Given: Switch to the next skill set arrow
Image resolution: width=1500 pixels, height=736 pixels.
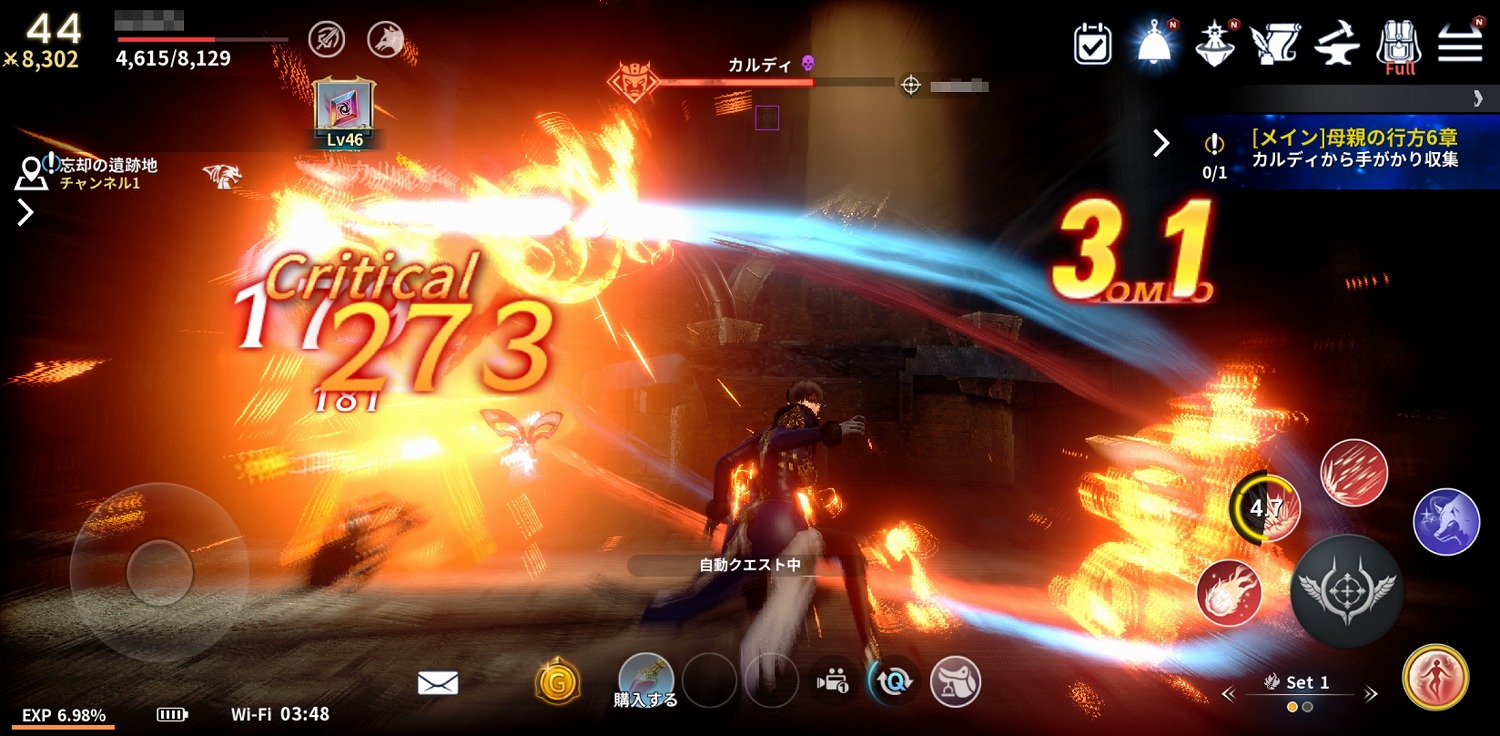Looking at the screenshot, I should click(x=1371, y=694).
